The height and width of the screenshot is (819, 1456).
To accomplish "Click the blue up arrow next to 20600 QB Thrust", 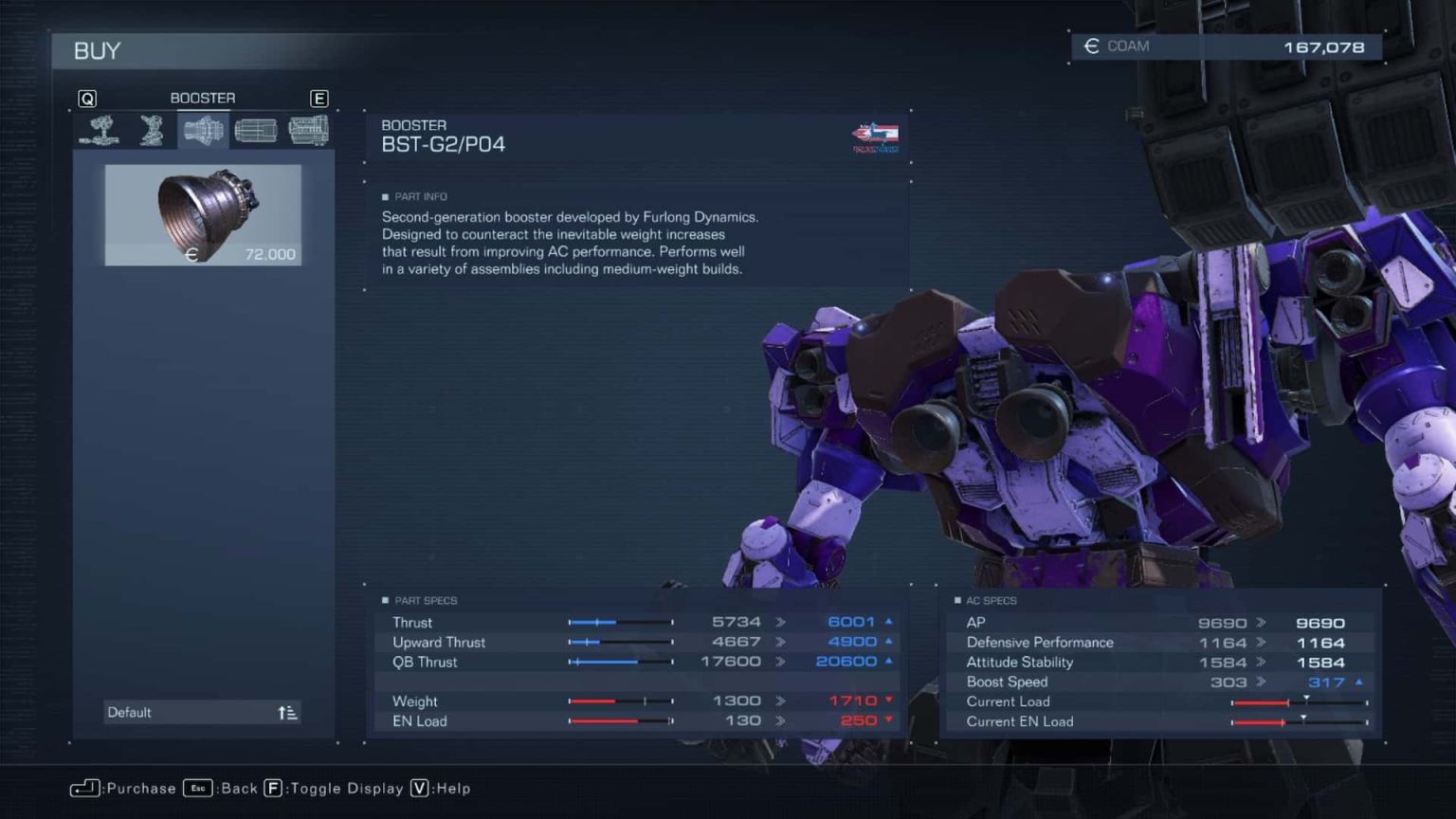I will [x=887, y=662].
